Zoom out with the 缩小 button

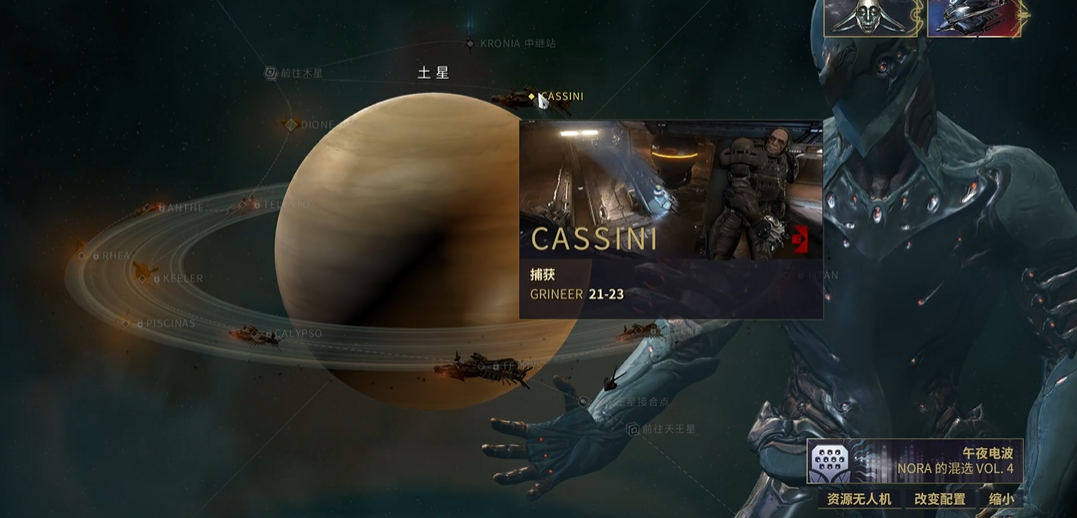point(1000,499)
